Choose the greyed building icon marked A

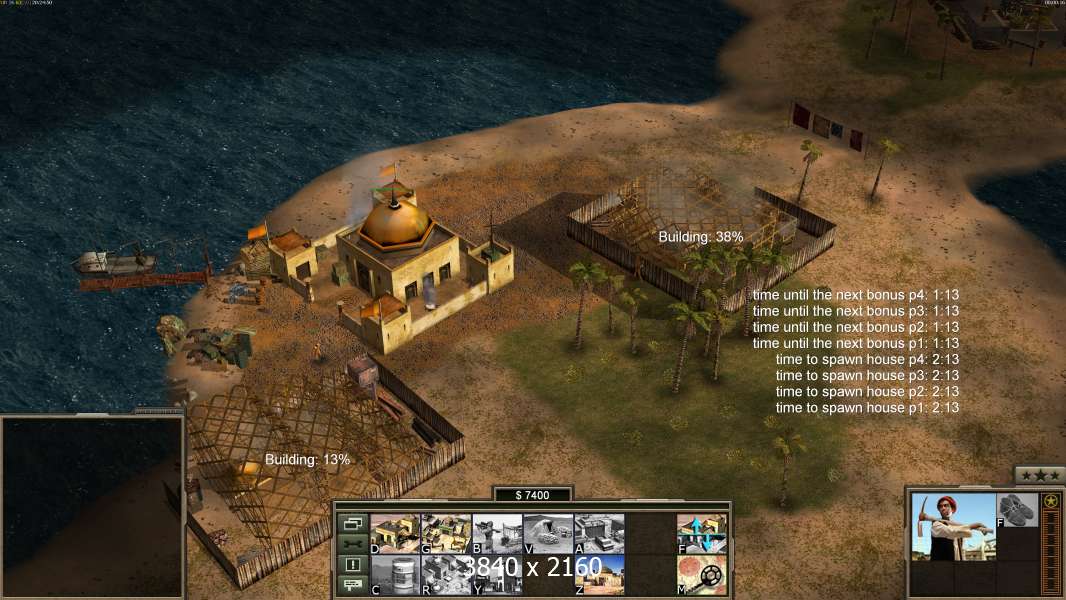coord(599,533)
